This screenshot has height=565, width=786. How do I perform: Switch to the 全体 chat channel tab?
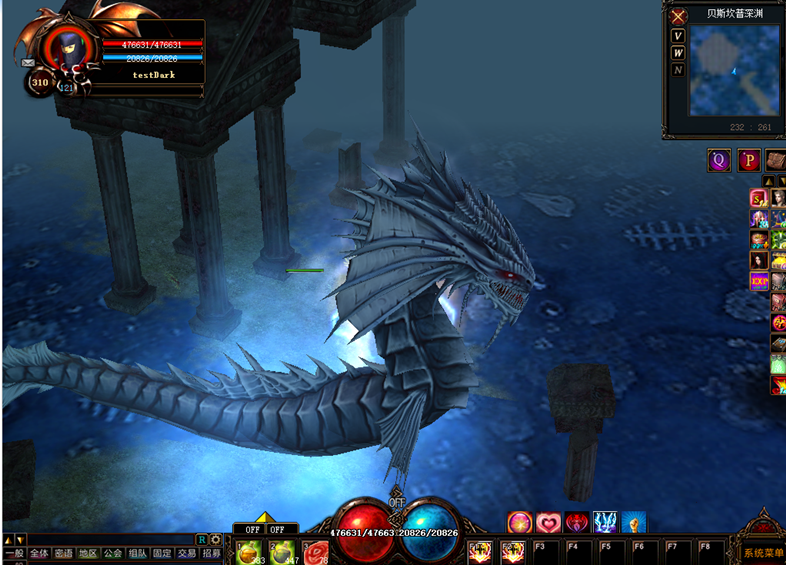click(x=38, y=553)
